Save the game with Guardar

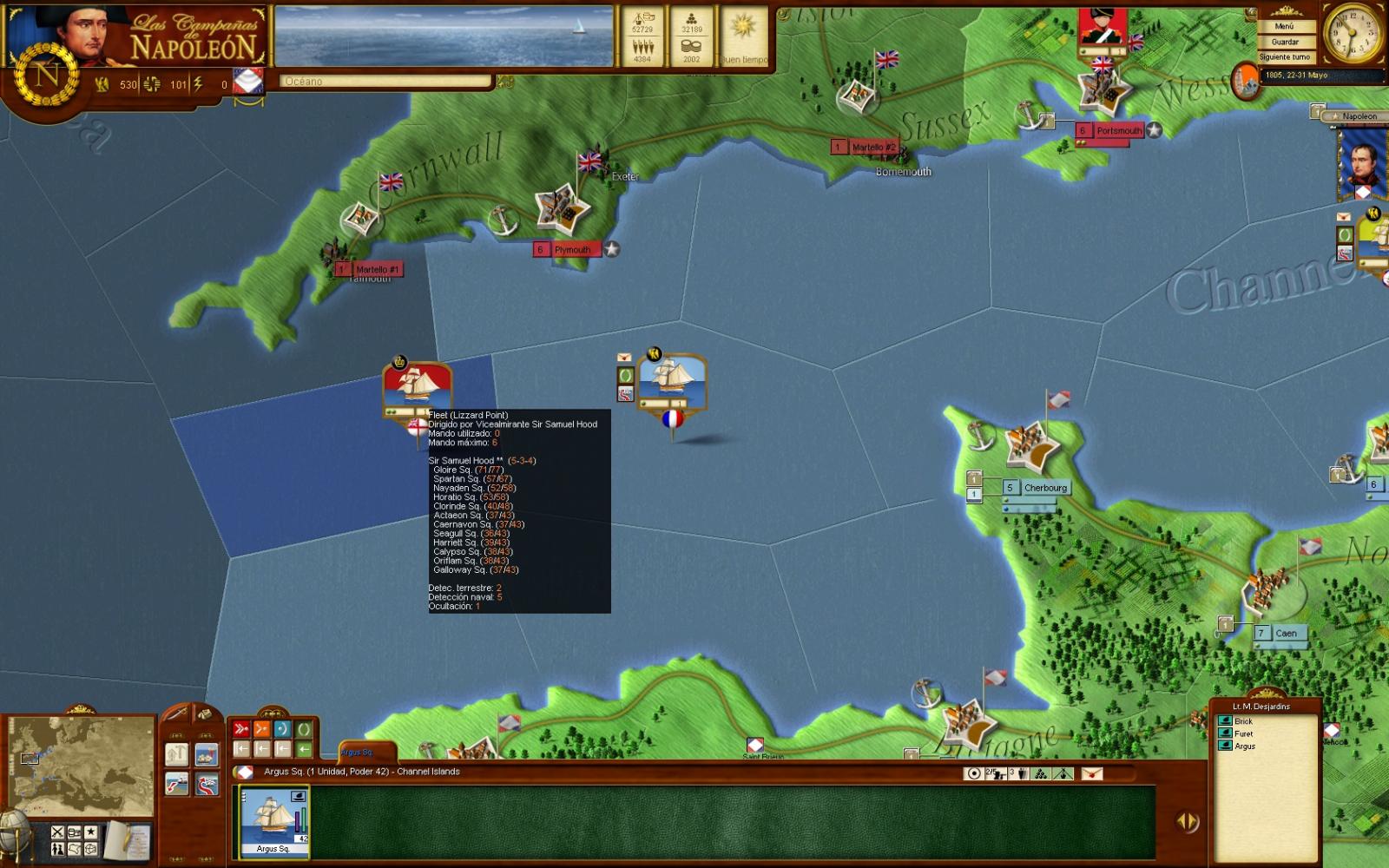(1284, 42)
